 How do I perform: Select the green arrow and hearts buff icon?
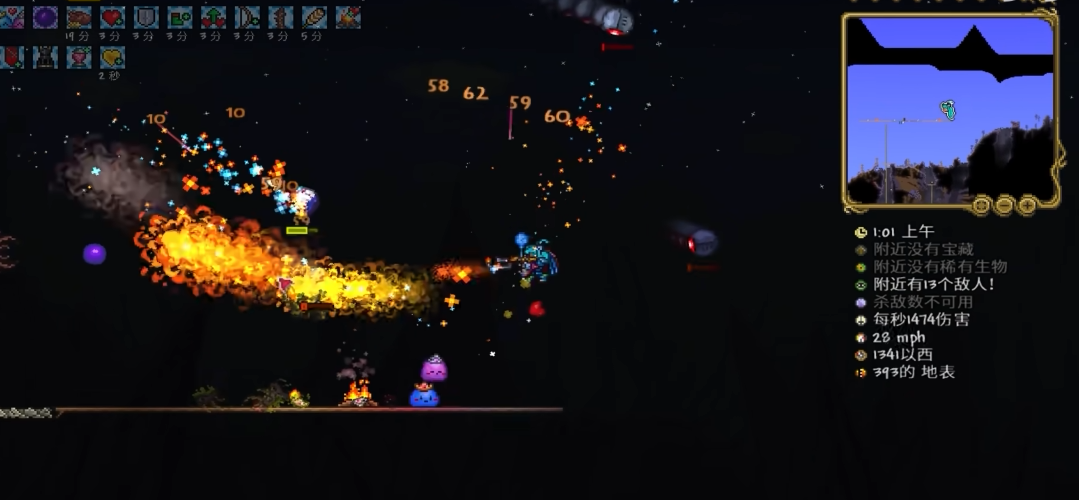[x=213, y=17]
